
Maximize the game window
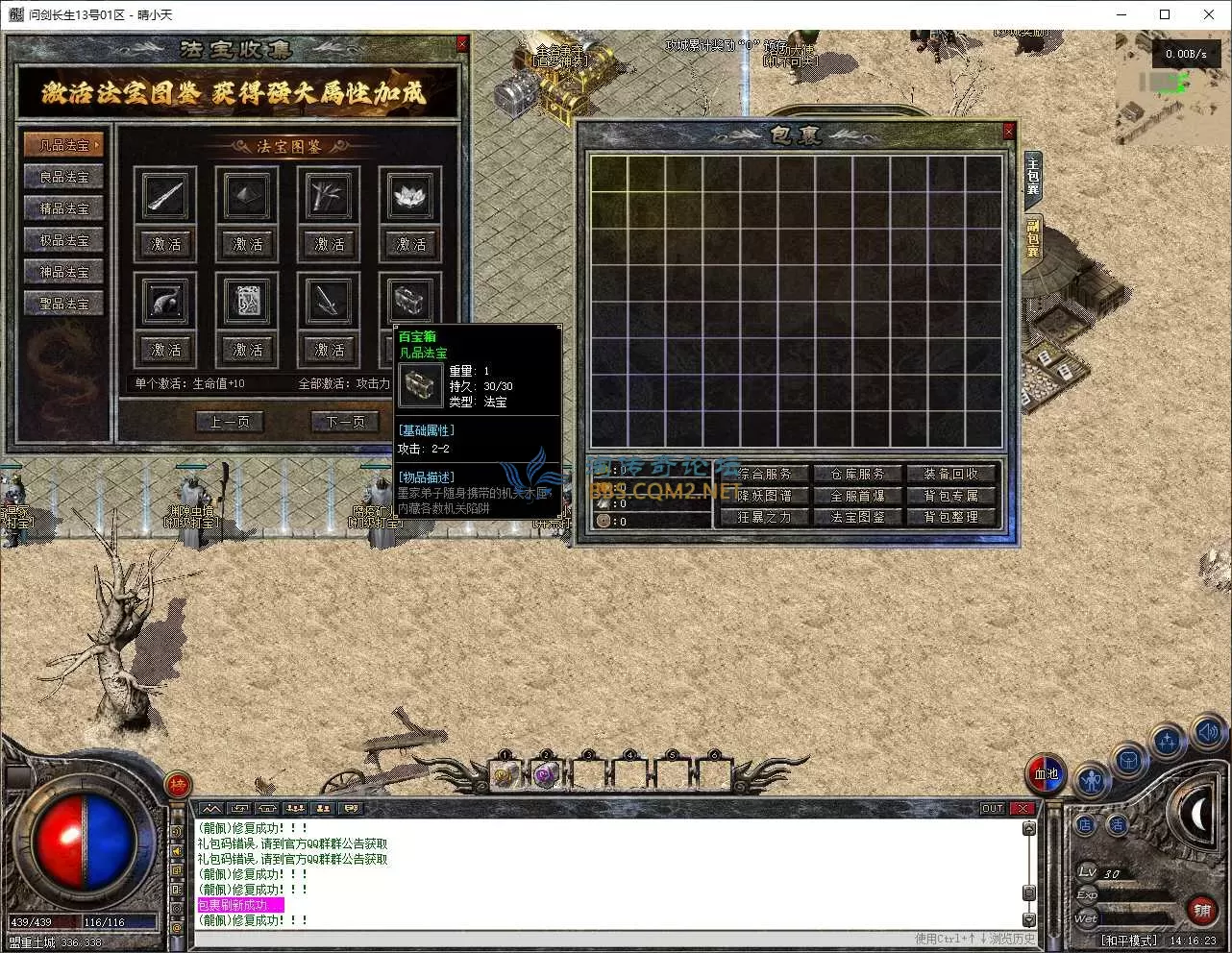pyautogui.click(x=1165, y=14)
